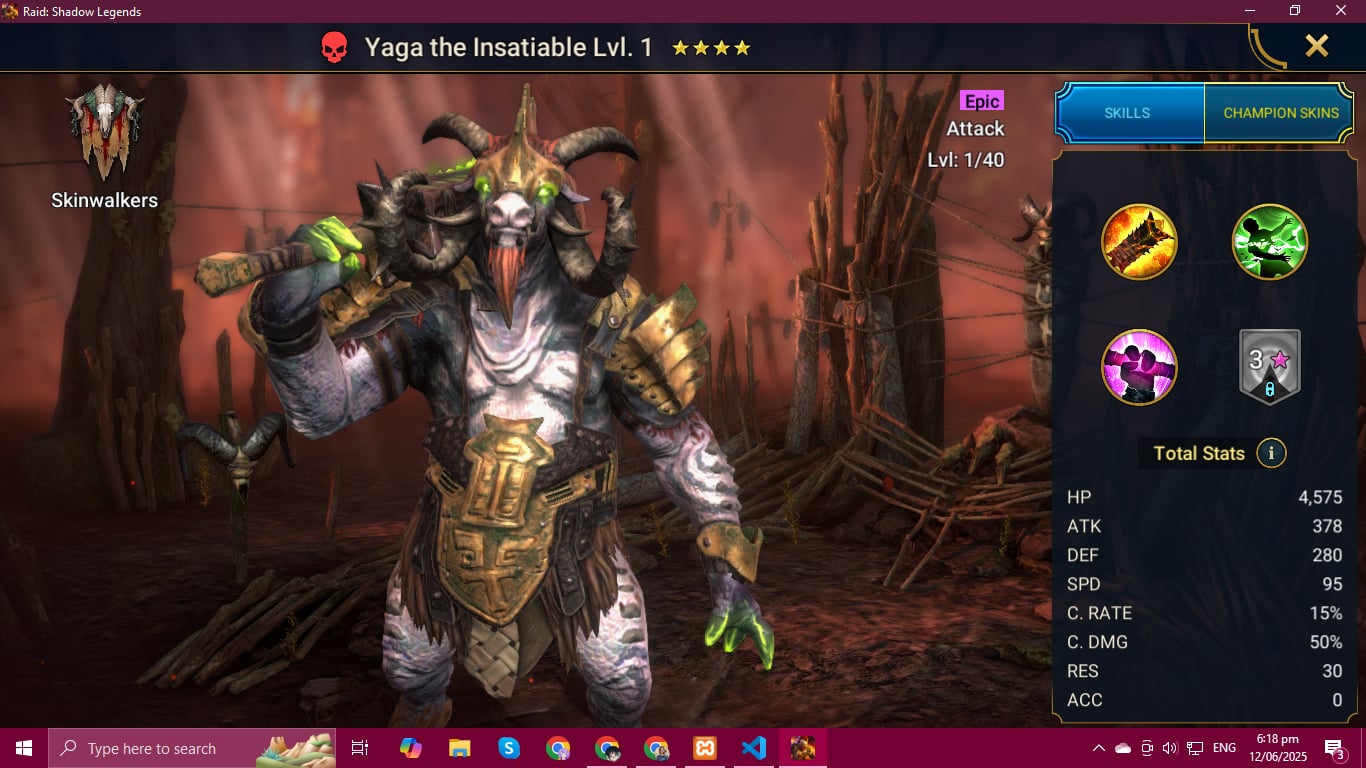
Task: Restore down the game window
Action: (x=1295, y=11)
